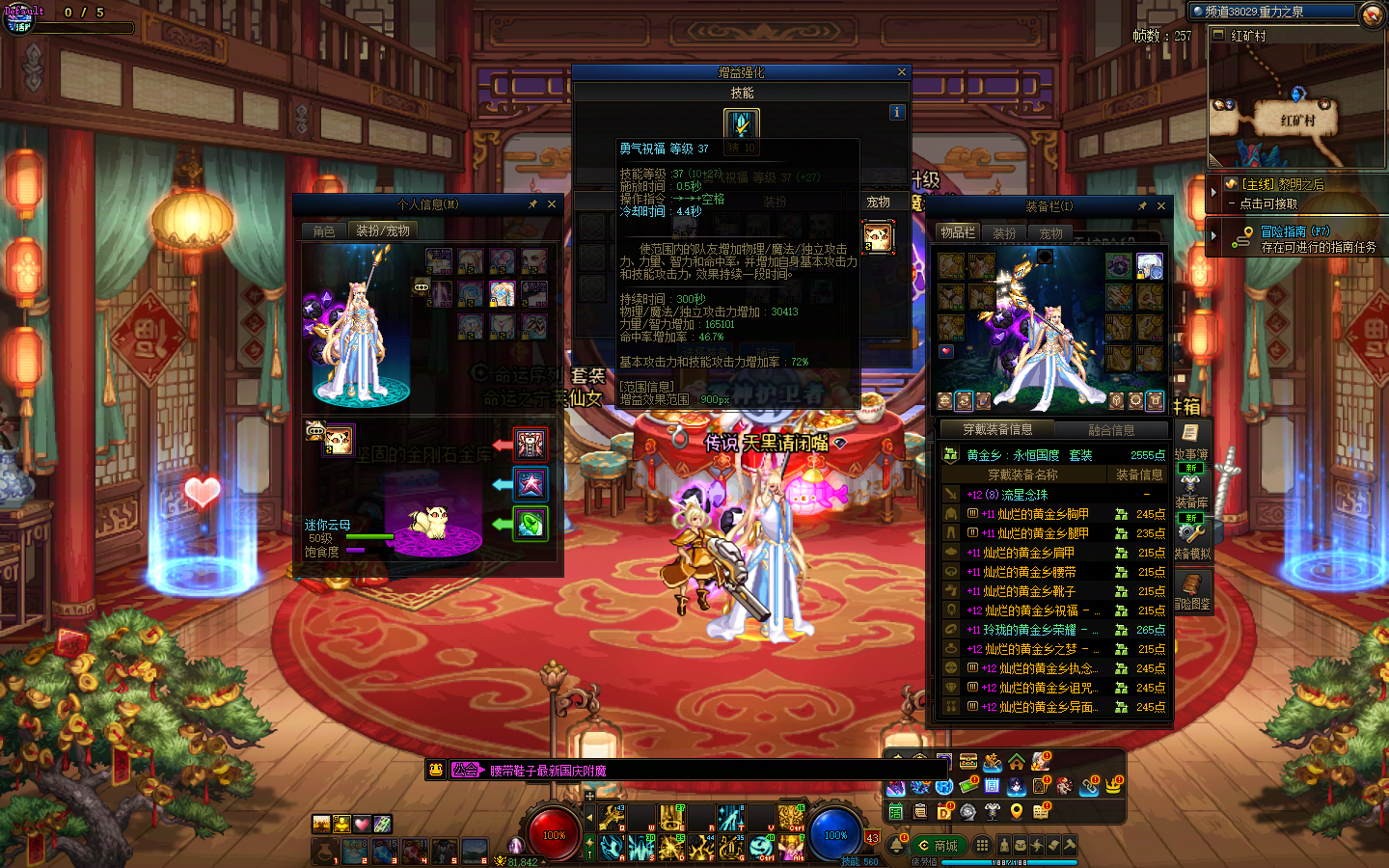This screenshot has width=1389, height=868.
Task: Open the nine-dot grid menu button
Action: tap(982, 845)
